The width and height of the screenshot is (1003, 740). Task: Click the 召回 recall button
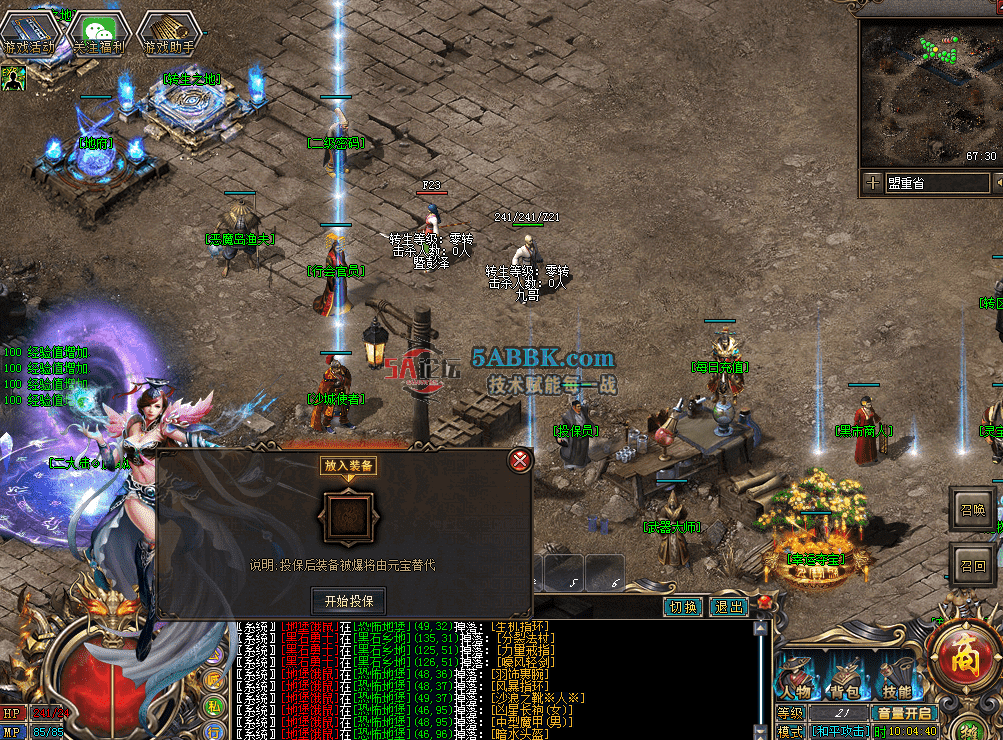pos(972,566)
